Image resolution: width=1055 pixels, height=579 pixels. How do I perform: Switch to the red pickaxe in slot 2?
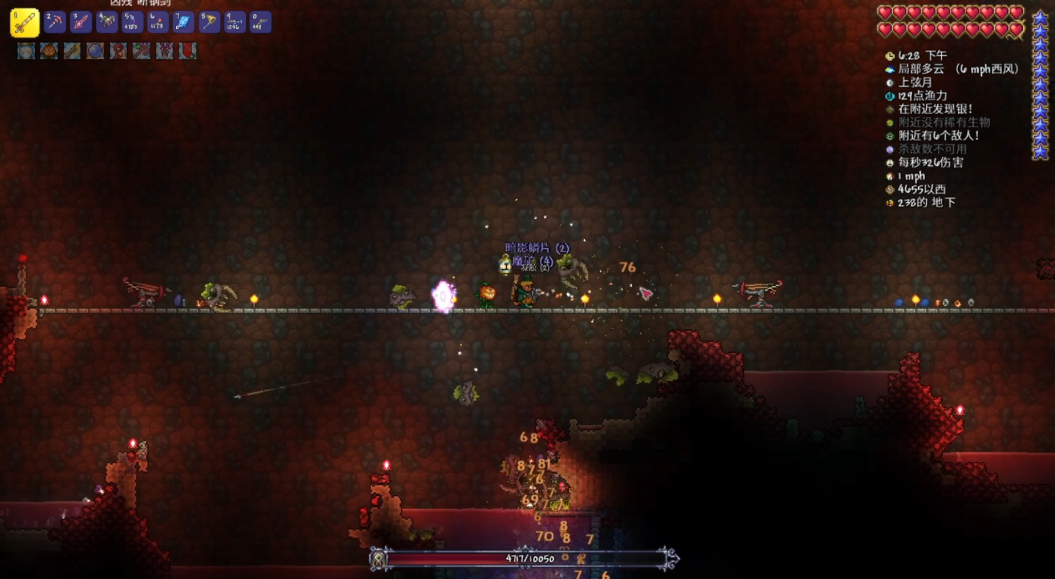point(55,21)
